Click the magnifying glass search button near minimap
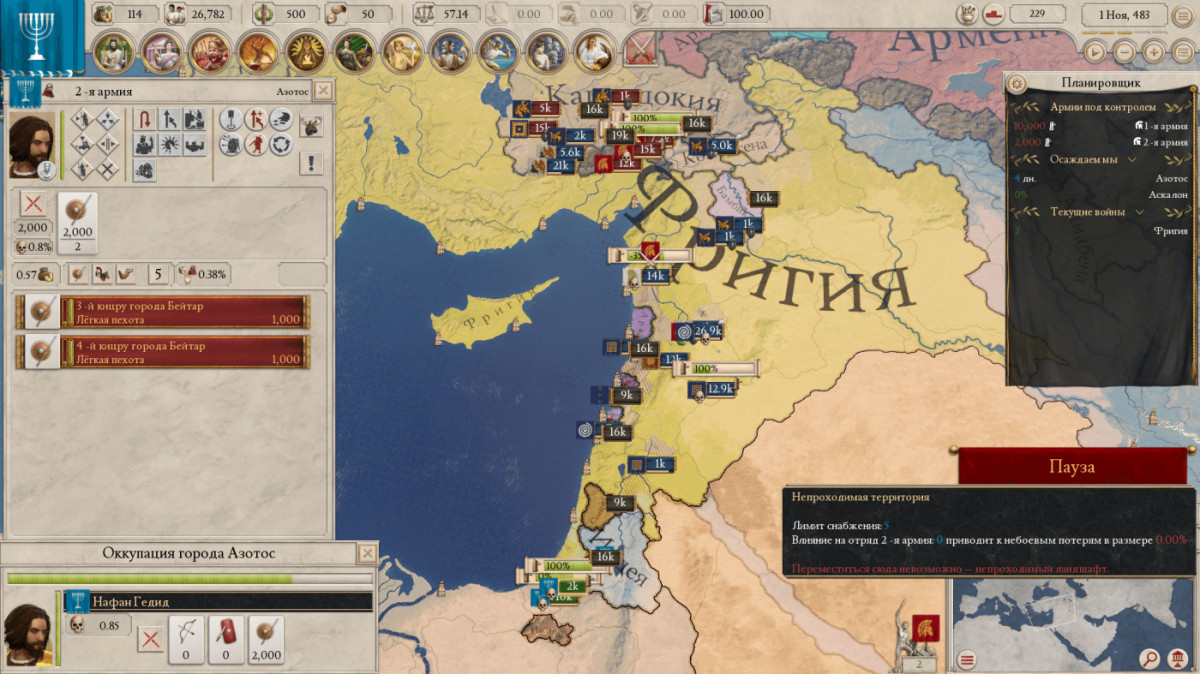The height and width of the screenshot is (674, 1200). (1150, 659)
